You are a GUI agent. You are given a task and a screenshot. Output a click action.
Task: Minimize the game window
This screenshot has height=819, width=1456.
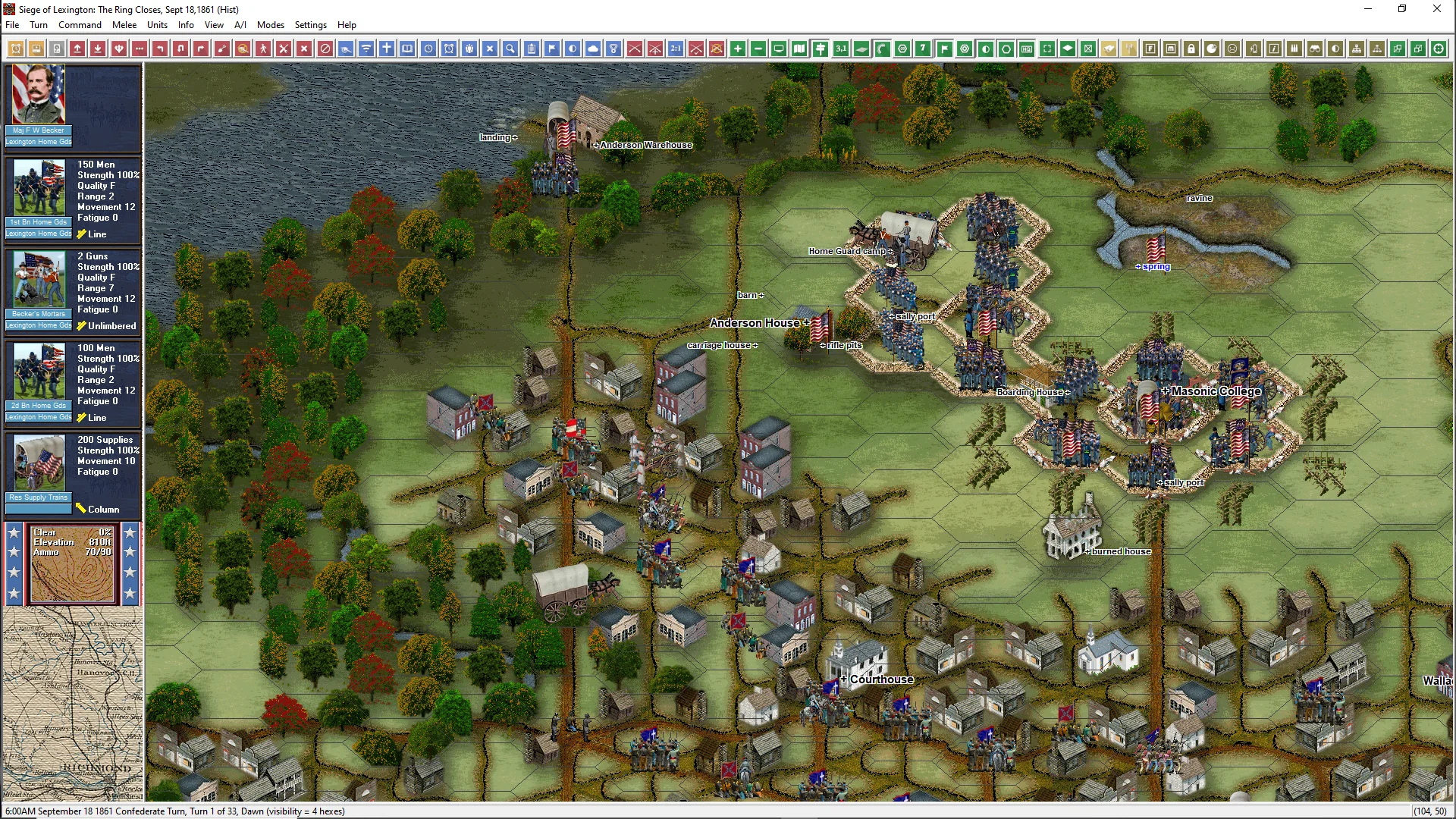click(x=1368, y=9)
